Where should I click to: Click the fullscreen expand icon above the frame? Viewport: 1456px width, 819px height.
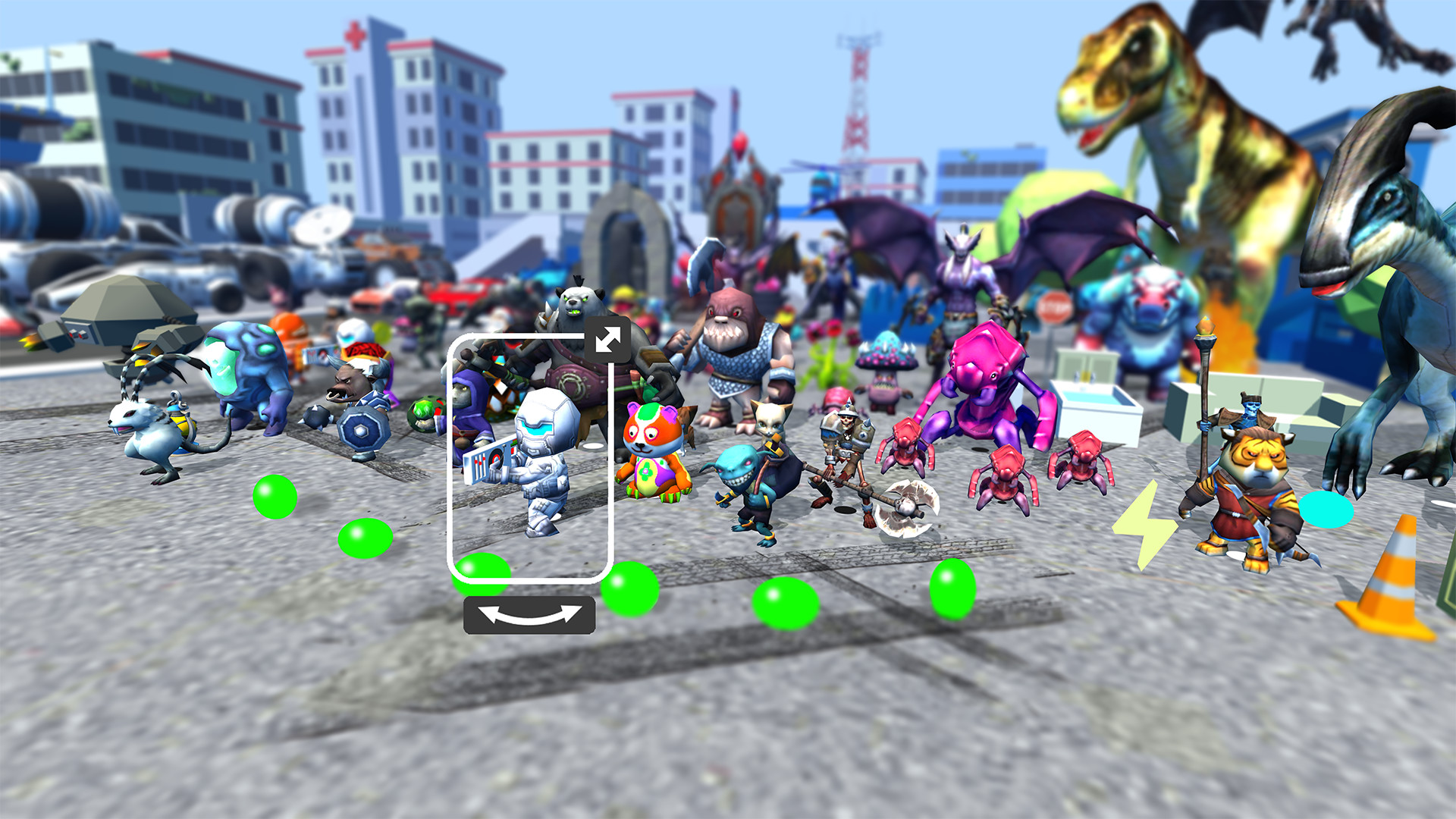607,338
